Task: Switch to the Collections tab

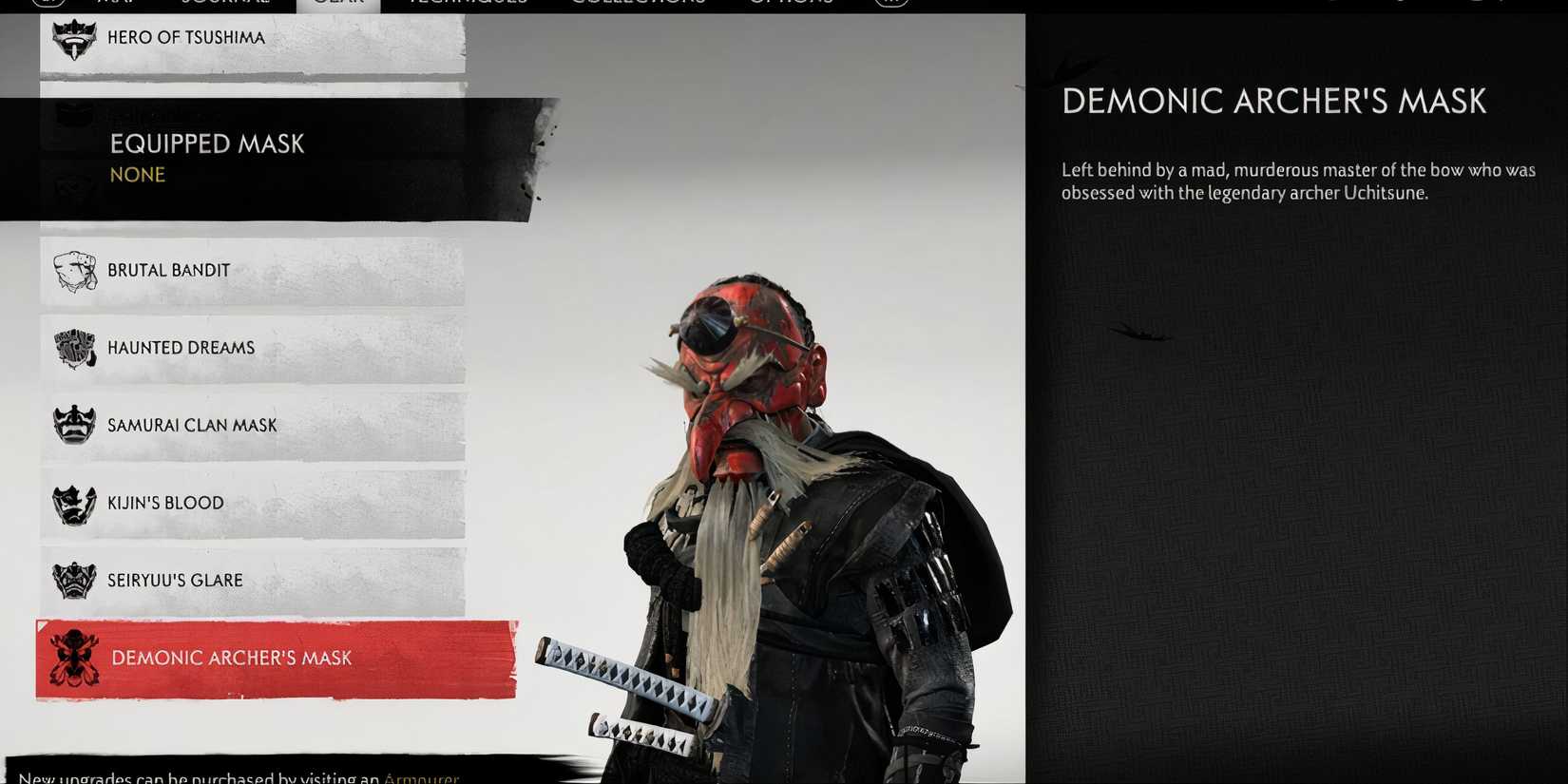Action: pyautogui.click(x=641, y=4)
